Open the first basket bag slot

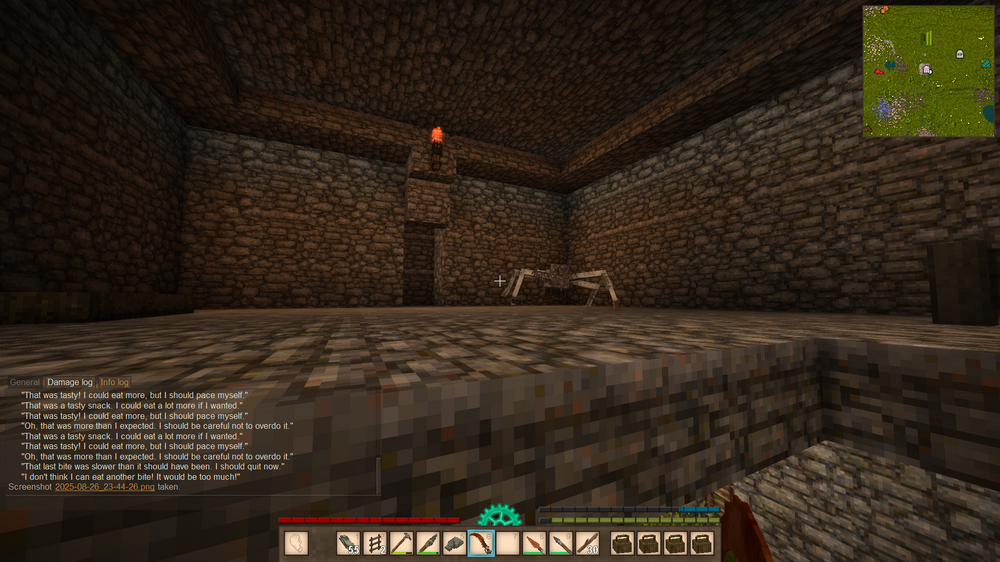623,543
